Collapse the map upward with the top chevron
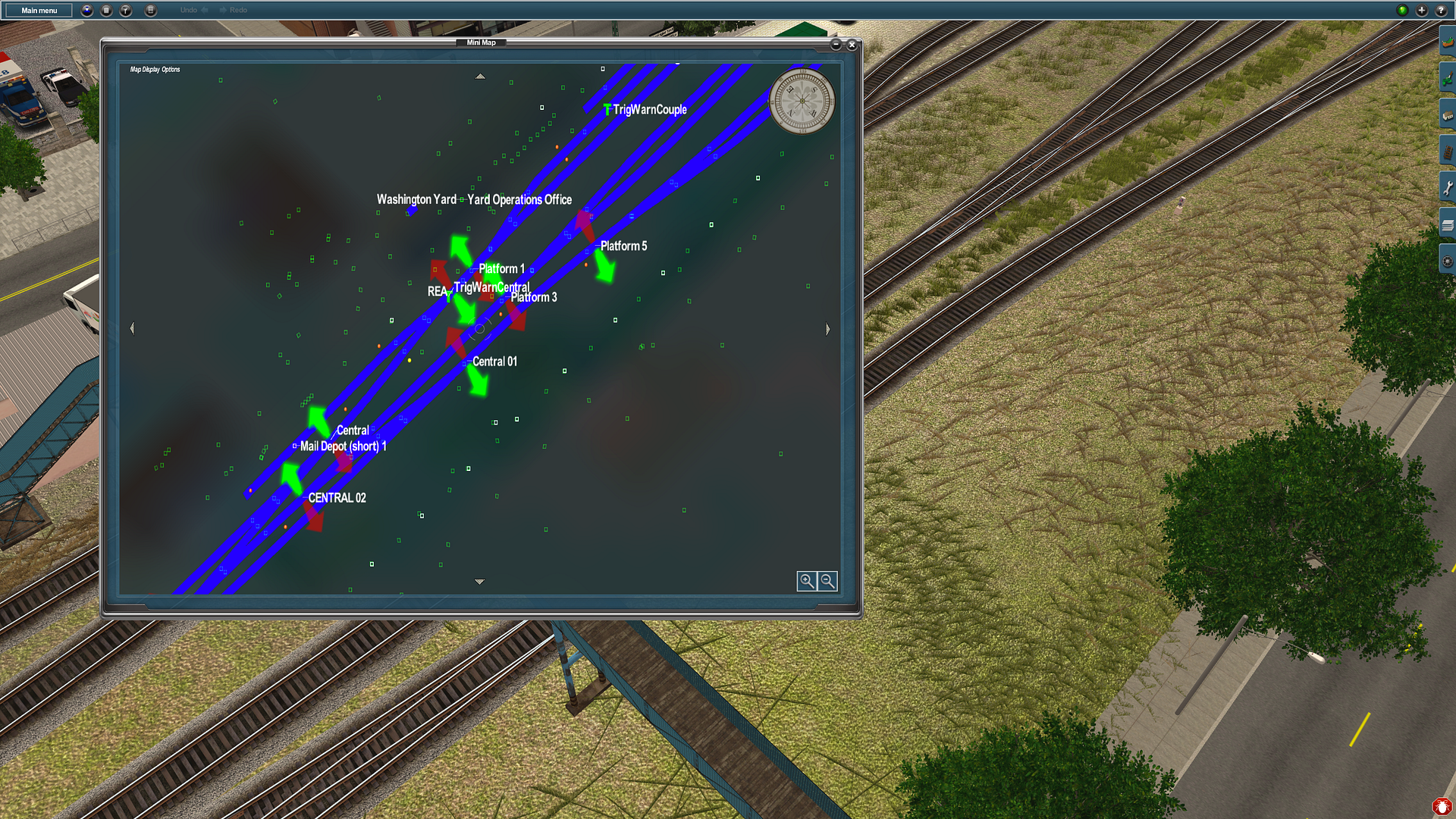Viewport: 1456px width, 819px height. click(480, 76)
